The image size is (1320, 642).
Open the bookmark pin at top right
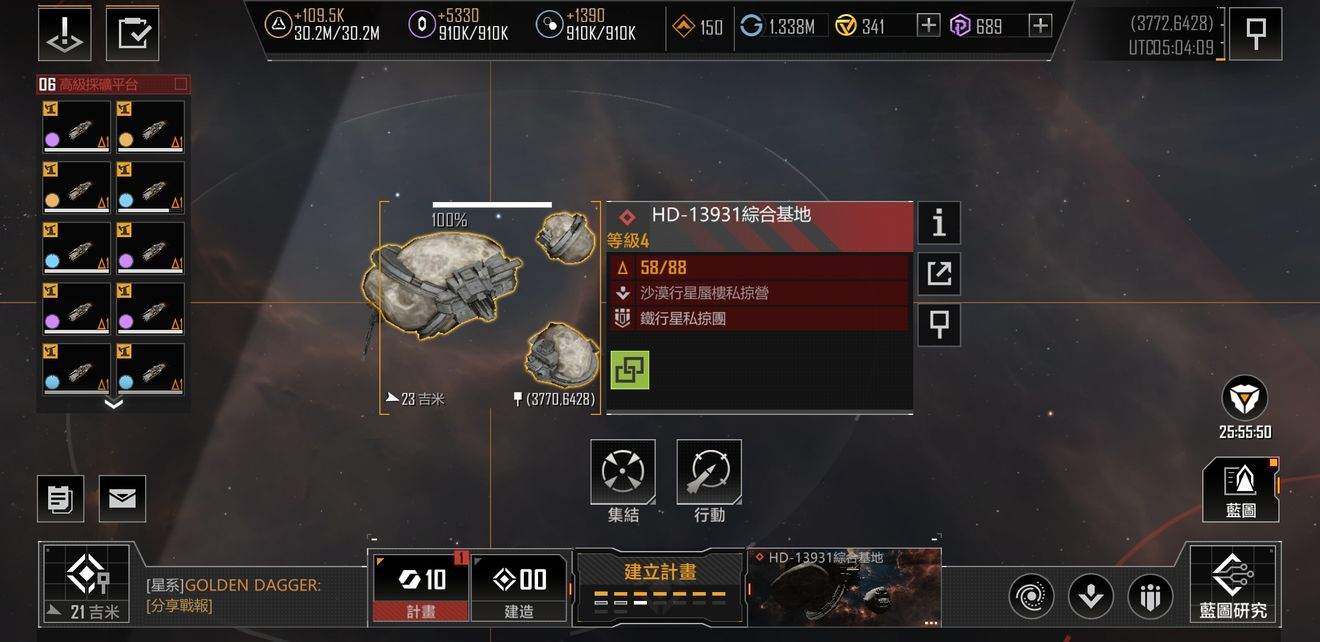1255,34
